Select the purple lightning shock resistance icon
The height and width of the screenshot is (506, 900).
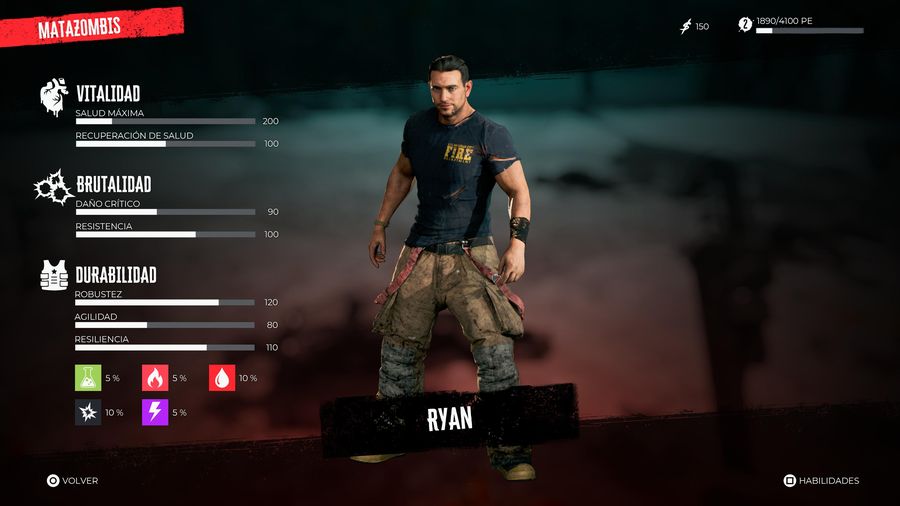point(155,412)
